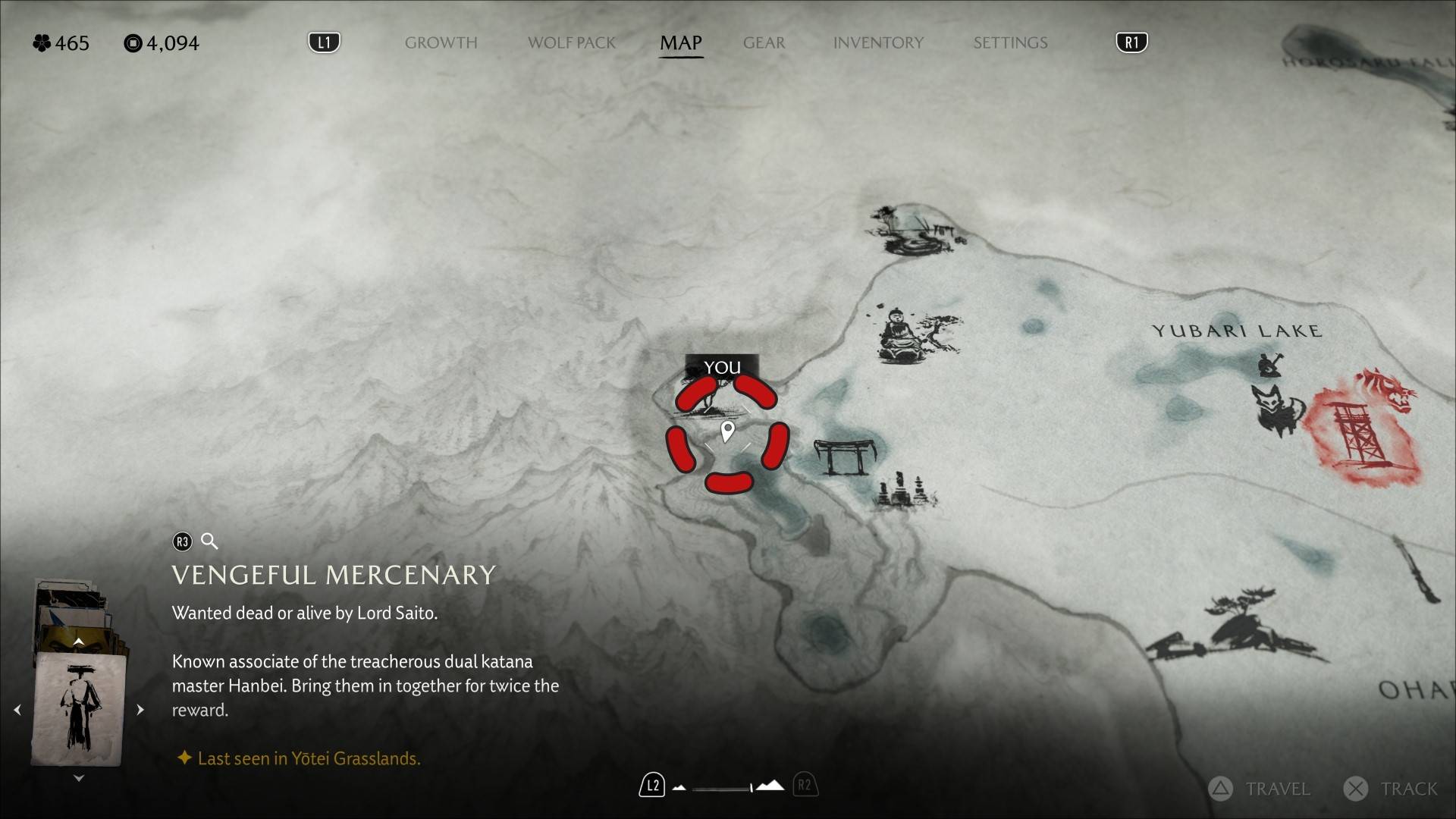
Task: Select the Vengeful Mercenary bounty card
Action: (x=79, y=709)
